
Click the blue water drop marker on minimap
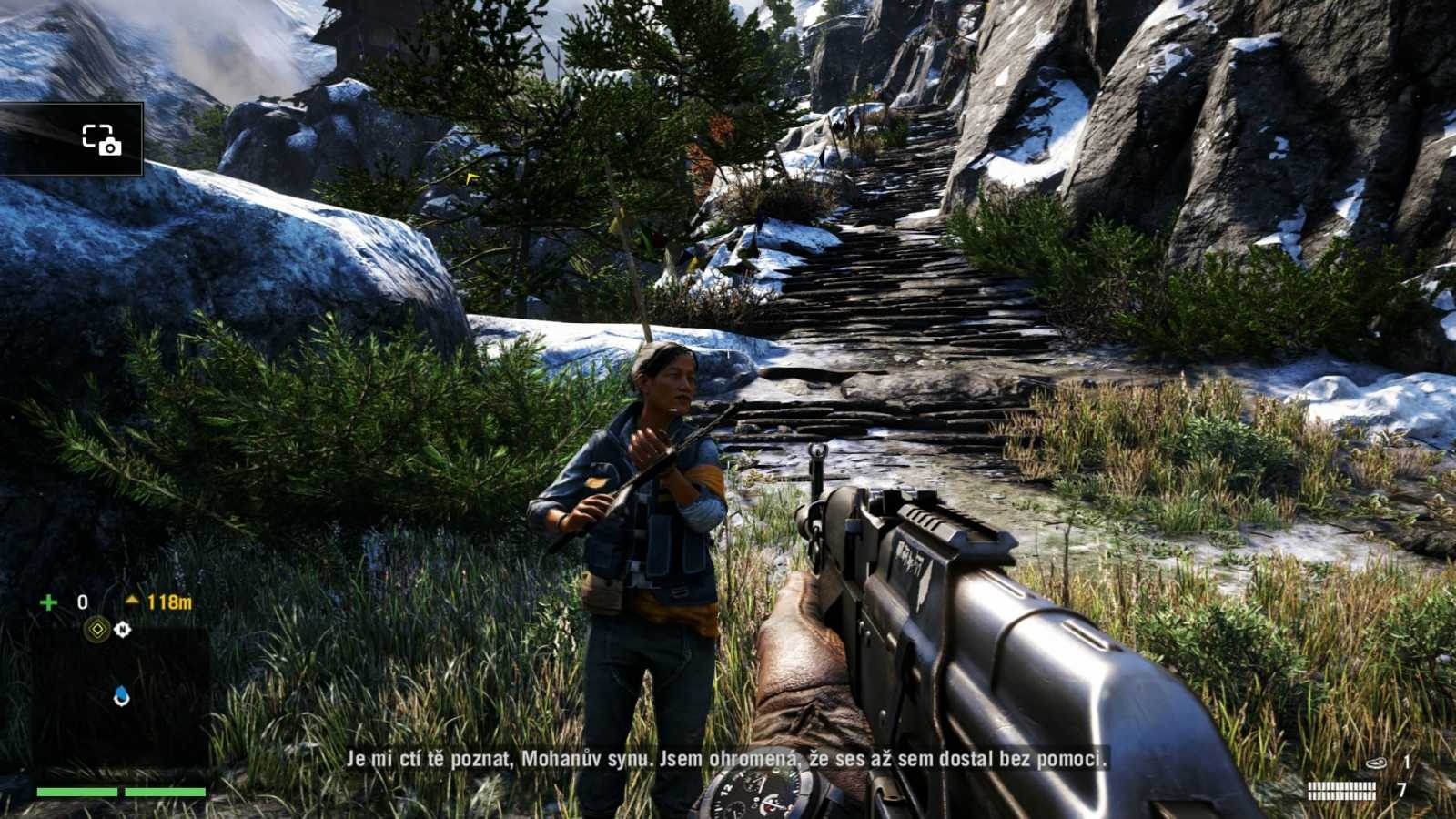point(122,694)
